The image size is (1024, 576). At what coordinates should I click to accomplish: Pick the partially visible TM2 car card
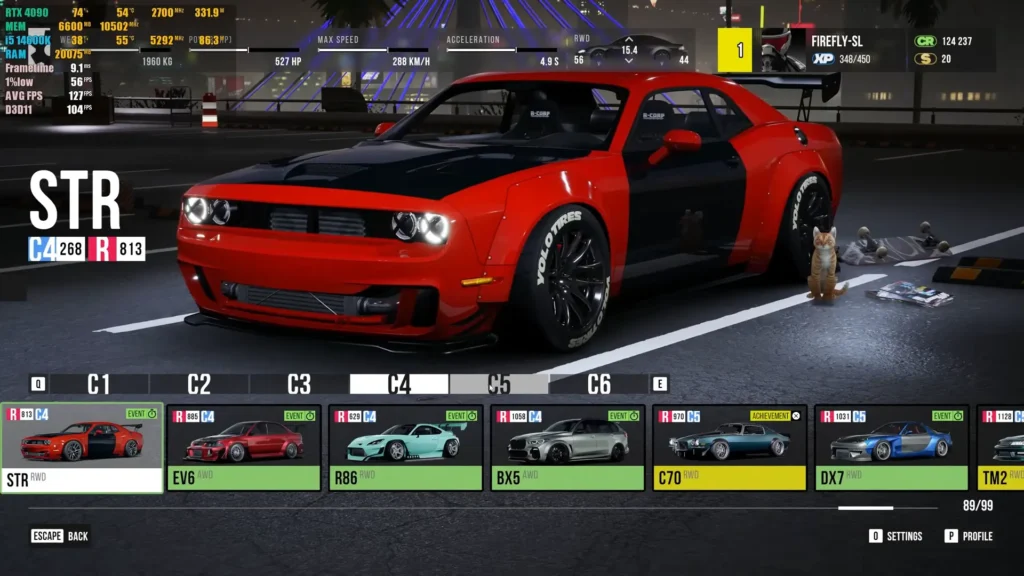coord(1000,447)
